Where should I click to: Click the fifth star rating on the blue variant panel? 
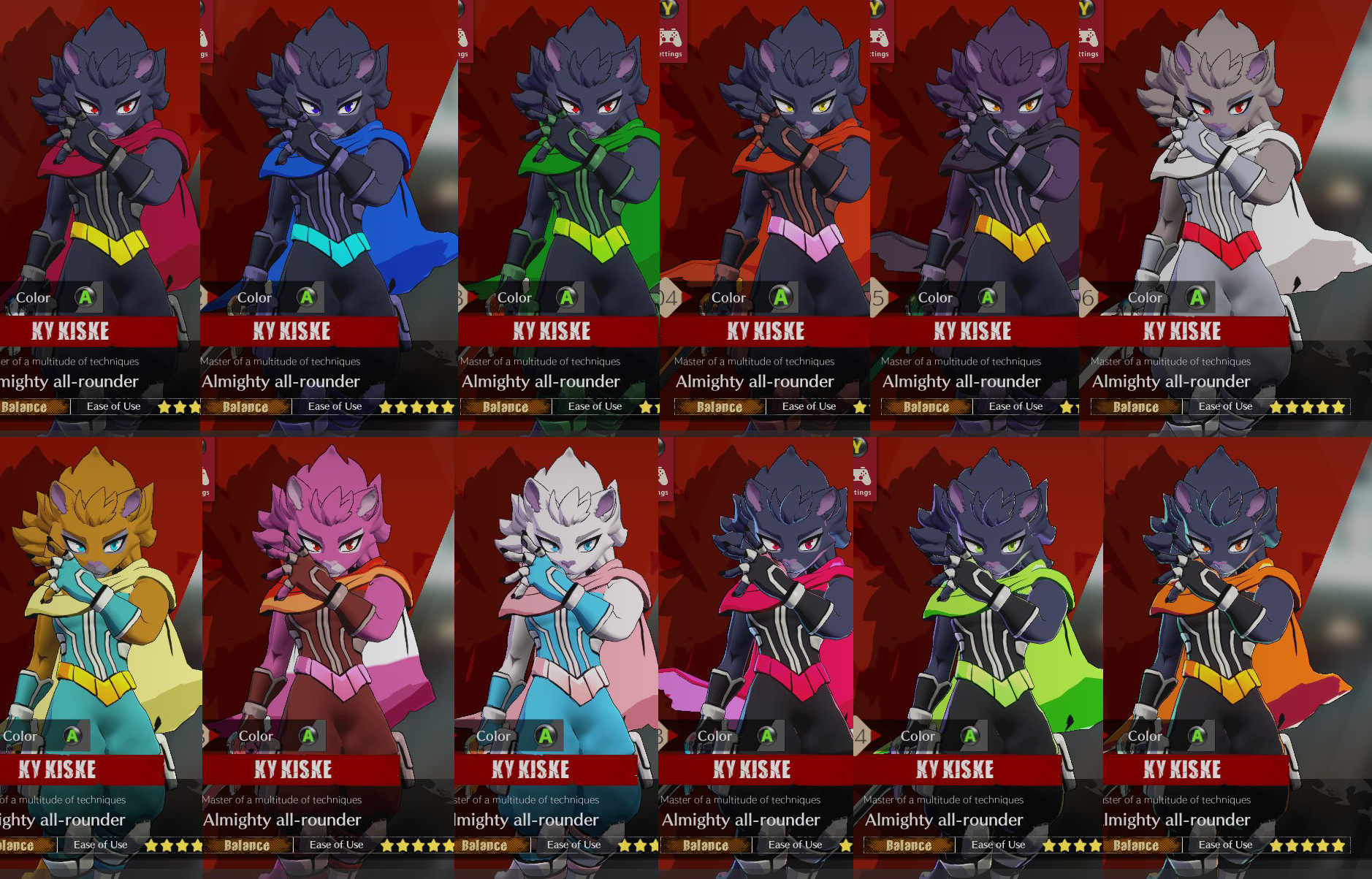[x=447, y=406]
